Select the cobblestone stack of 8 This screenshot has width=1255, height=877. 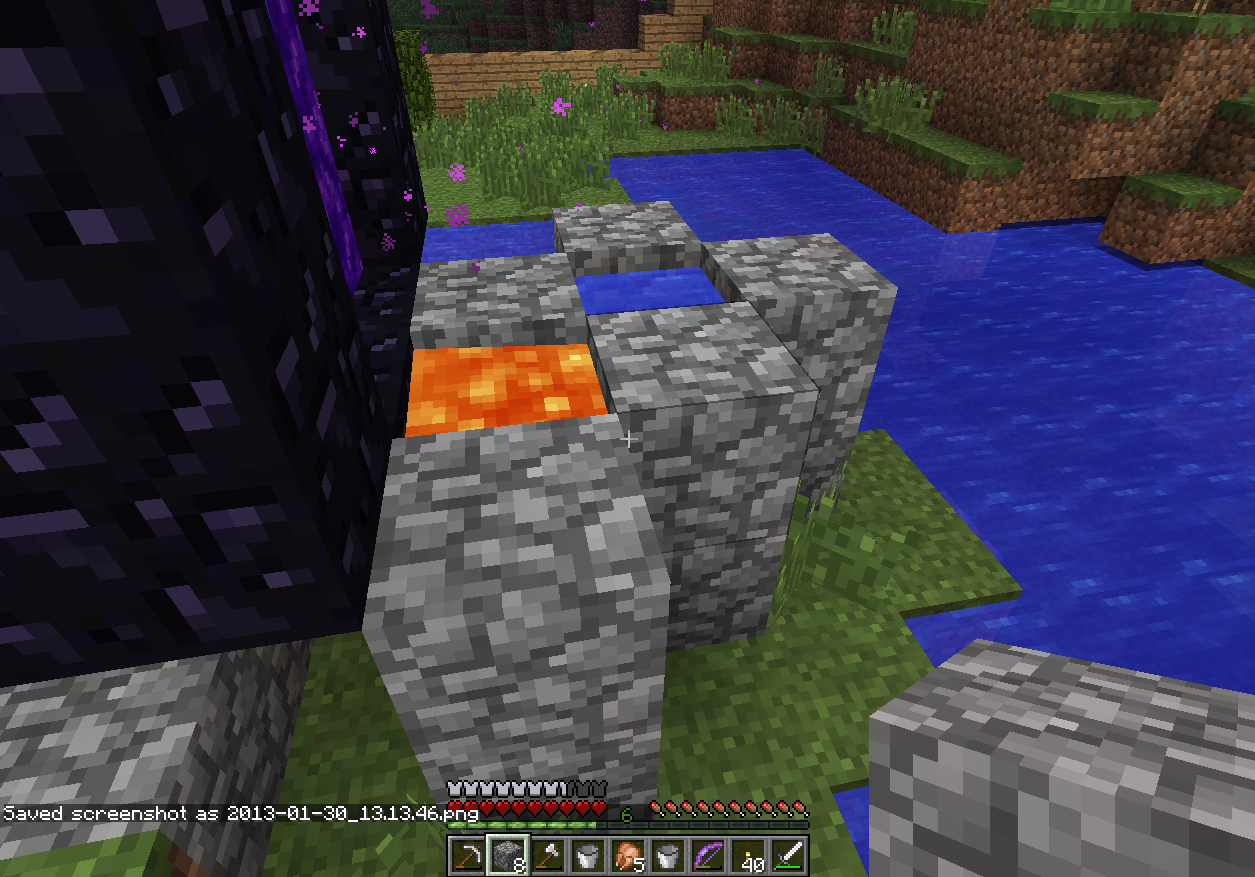(x=507, y=856)
